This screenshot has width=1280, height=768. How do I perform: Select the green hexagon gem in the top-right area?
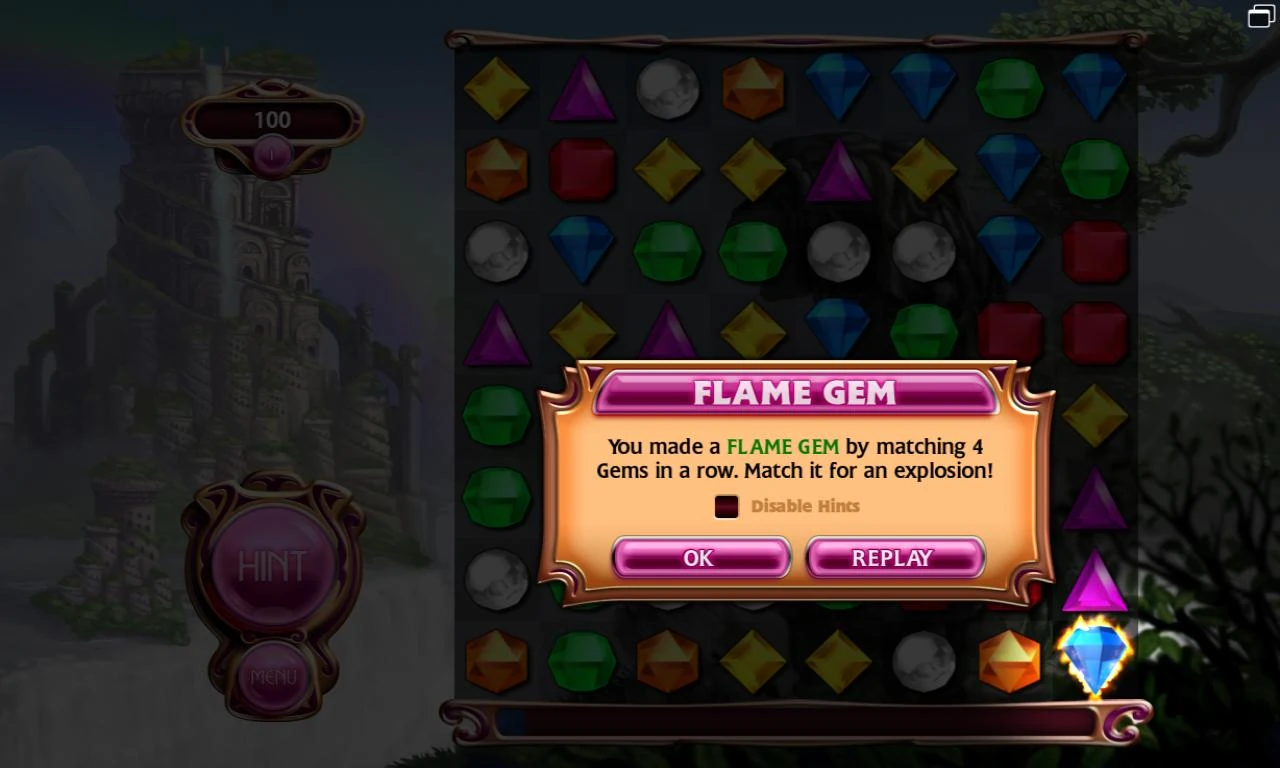point(1009,89)
